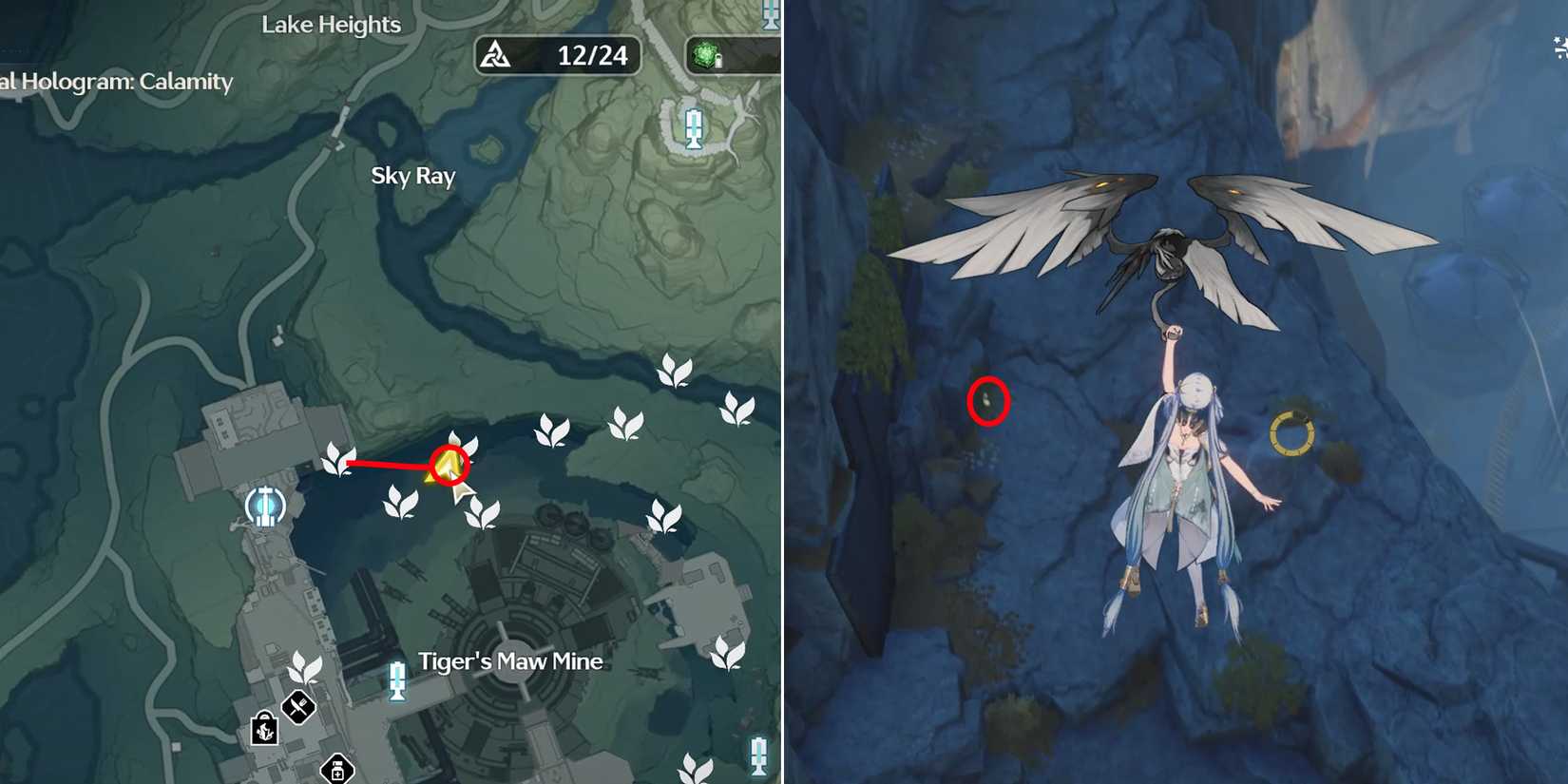Click the Hologram: Calamity text on left edge
This screenshot has width=1568, height=784.
(x=114, y=83)
